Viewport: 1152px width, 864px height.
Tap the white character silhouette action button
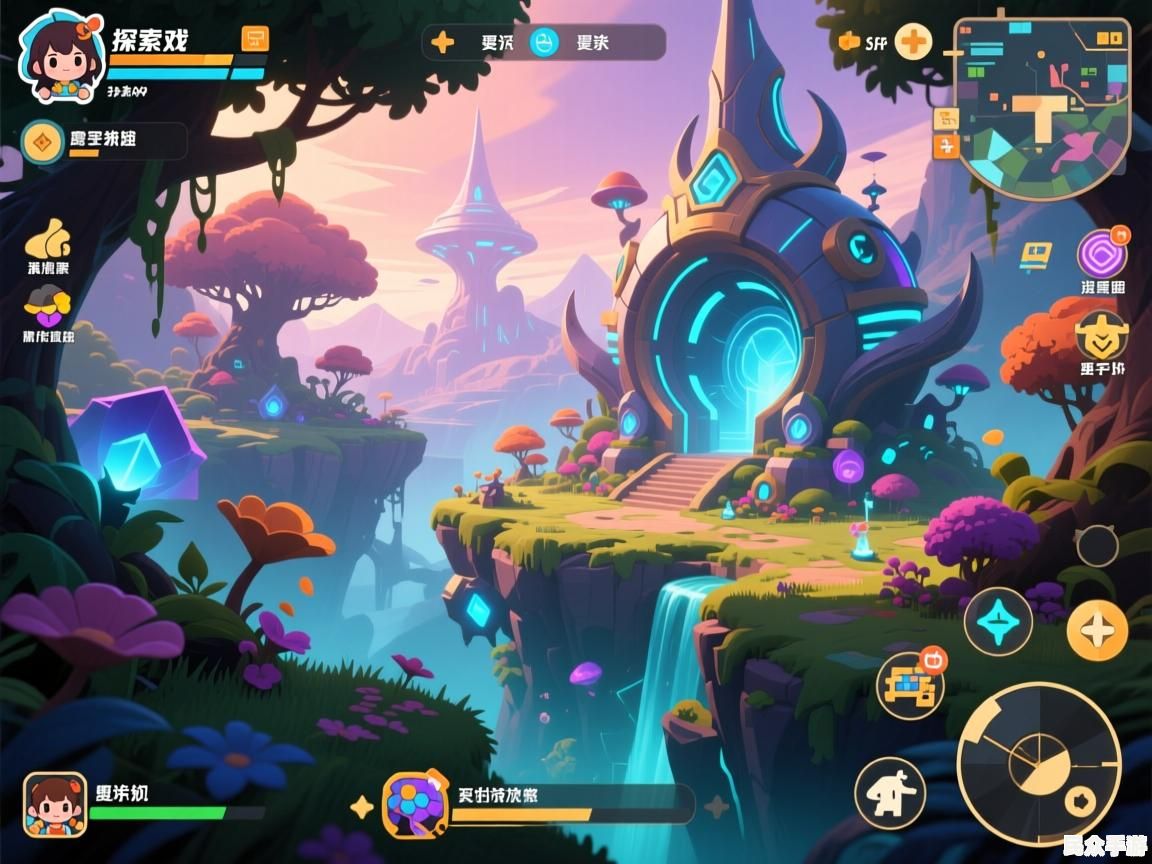click(x=890, y=793)
